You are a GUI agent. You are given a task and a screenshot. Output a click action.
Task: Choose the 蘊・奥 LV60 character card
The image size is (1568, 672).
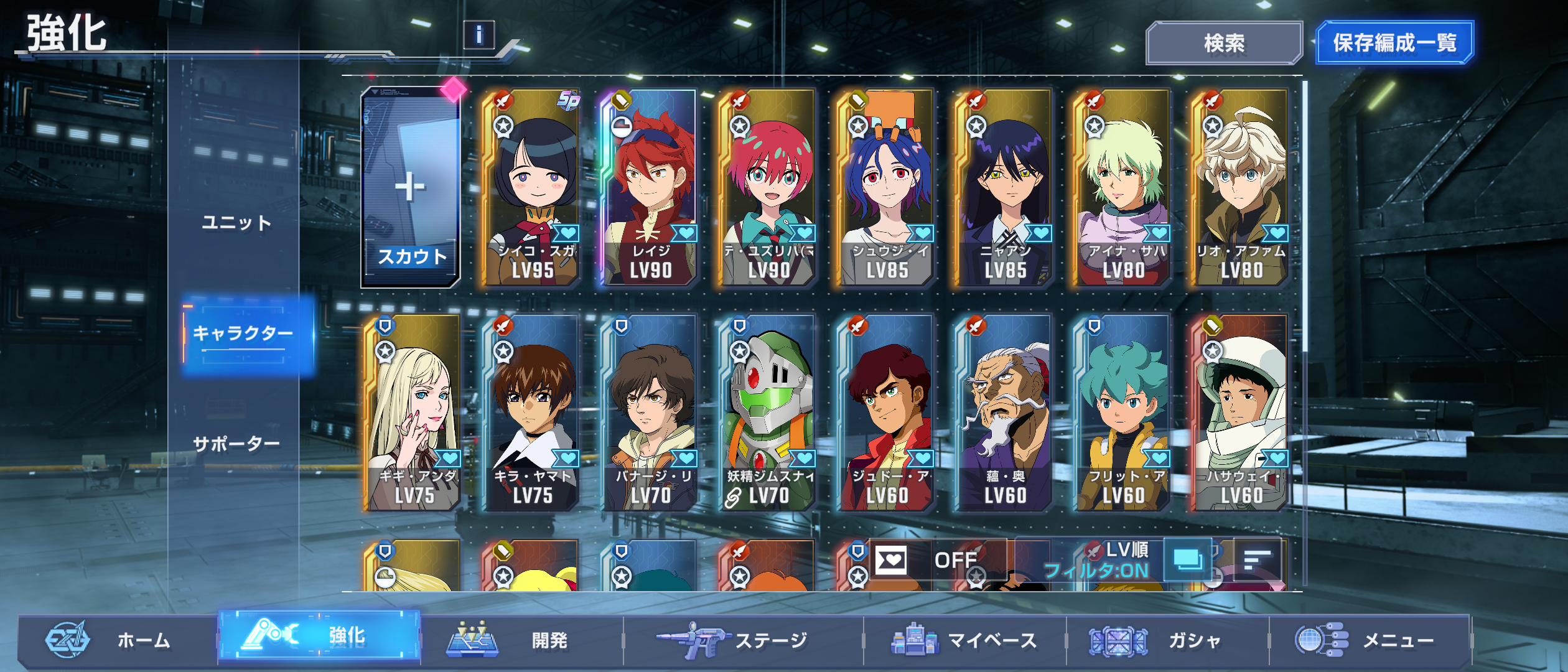coord(1004,413)
